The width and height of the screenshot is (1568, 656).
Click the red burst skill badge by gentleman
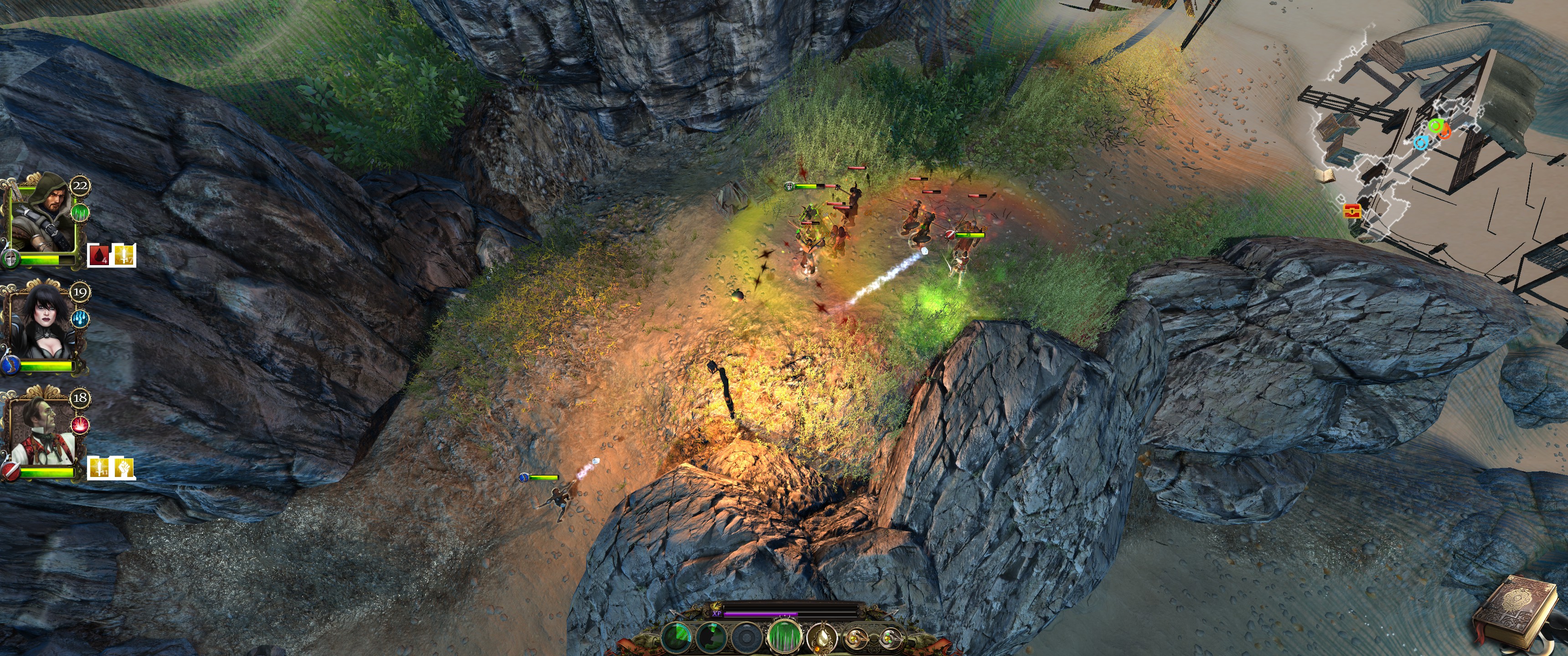[80, 425]
